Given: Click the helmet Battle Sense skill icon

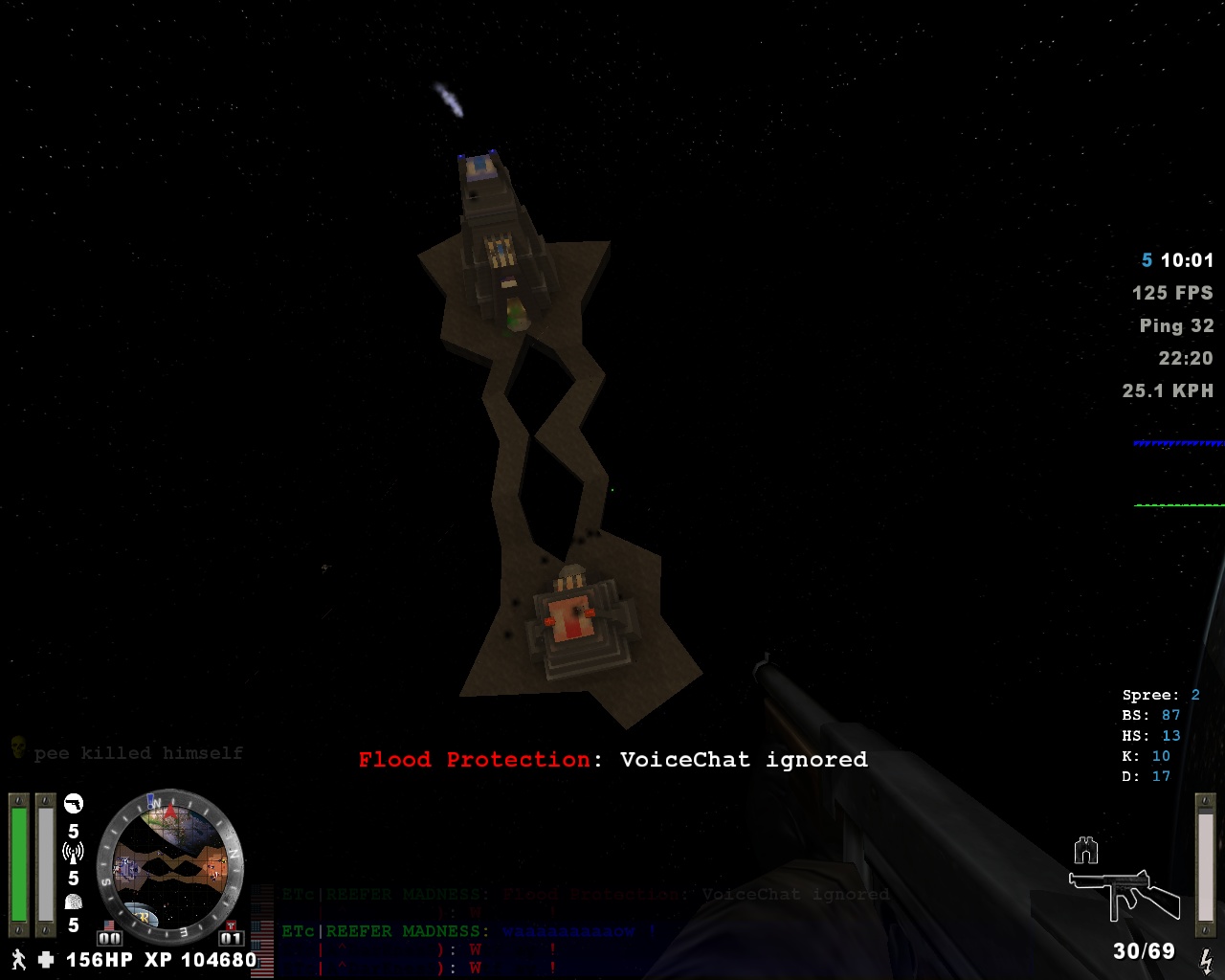Looking at the screenshot, I should tap(73, 902).
